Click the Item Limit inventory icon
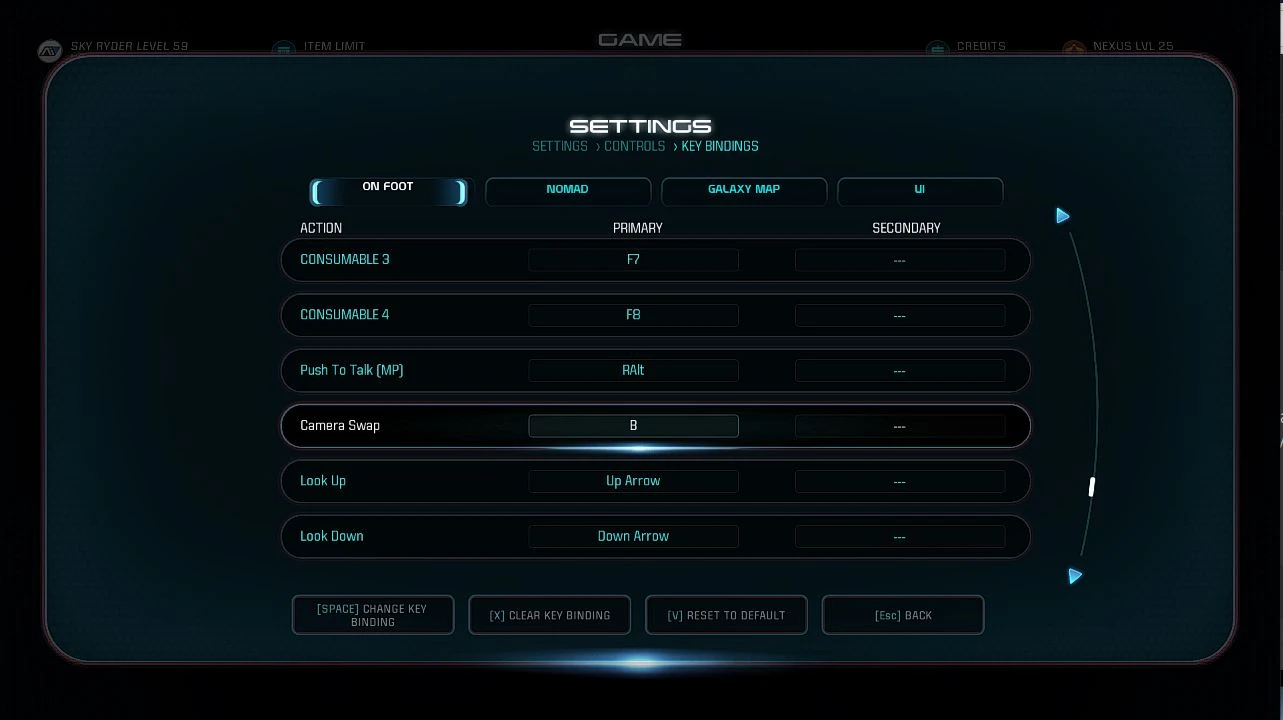The image size is (1283, 720). tap(285, 47)
